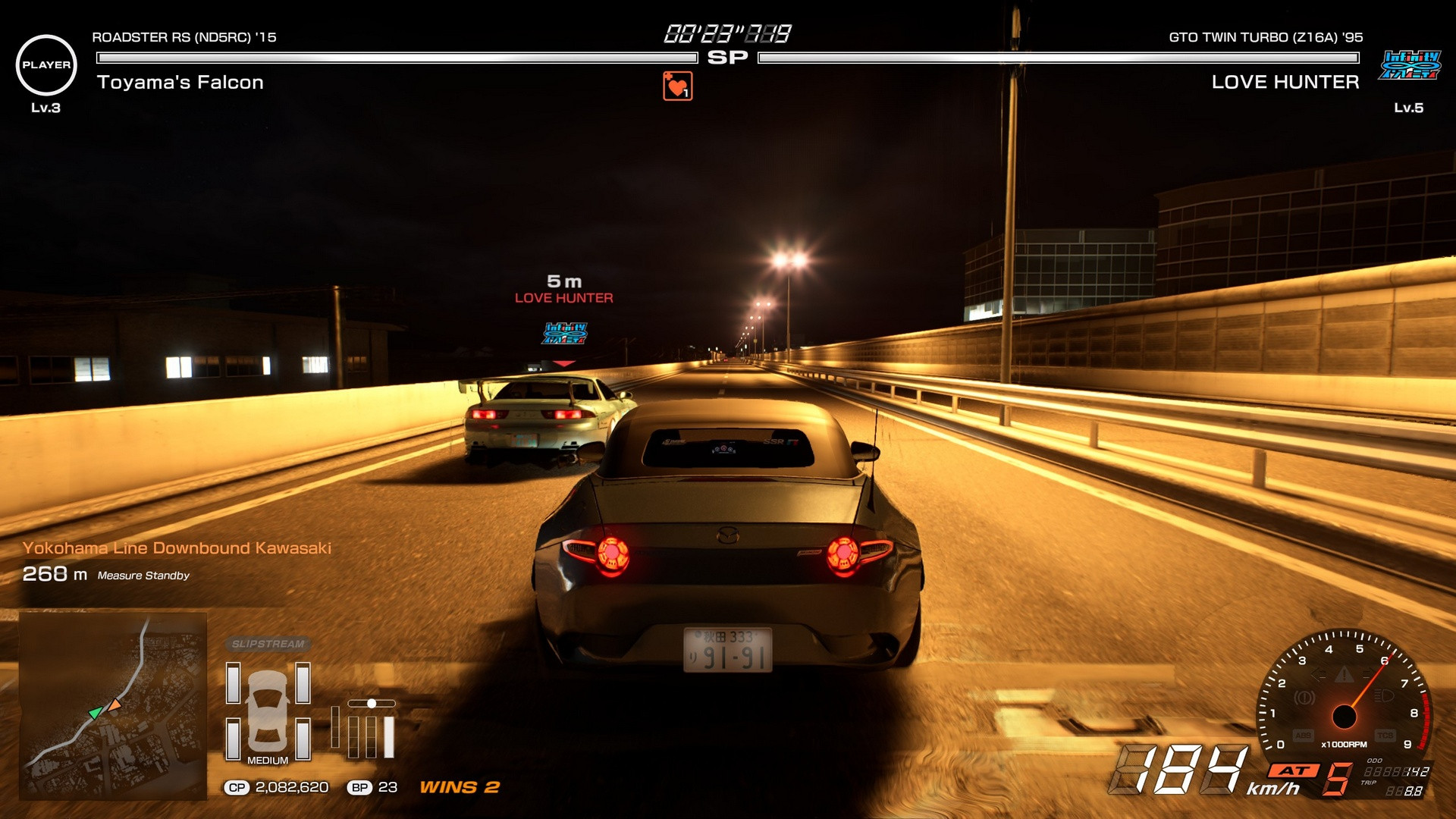Click the rival's Infinity team emblem
The image size is (1456, 819).
[x=1410, y=65]
